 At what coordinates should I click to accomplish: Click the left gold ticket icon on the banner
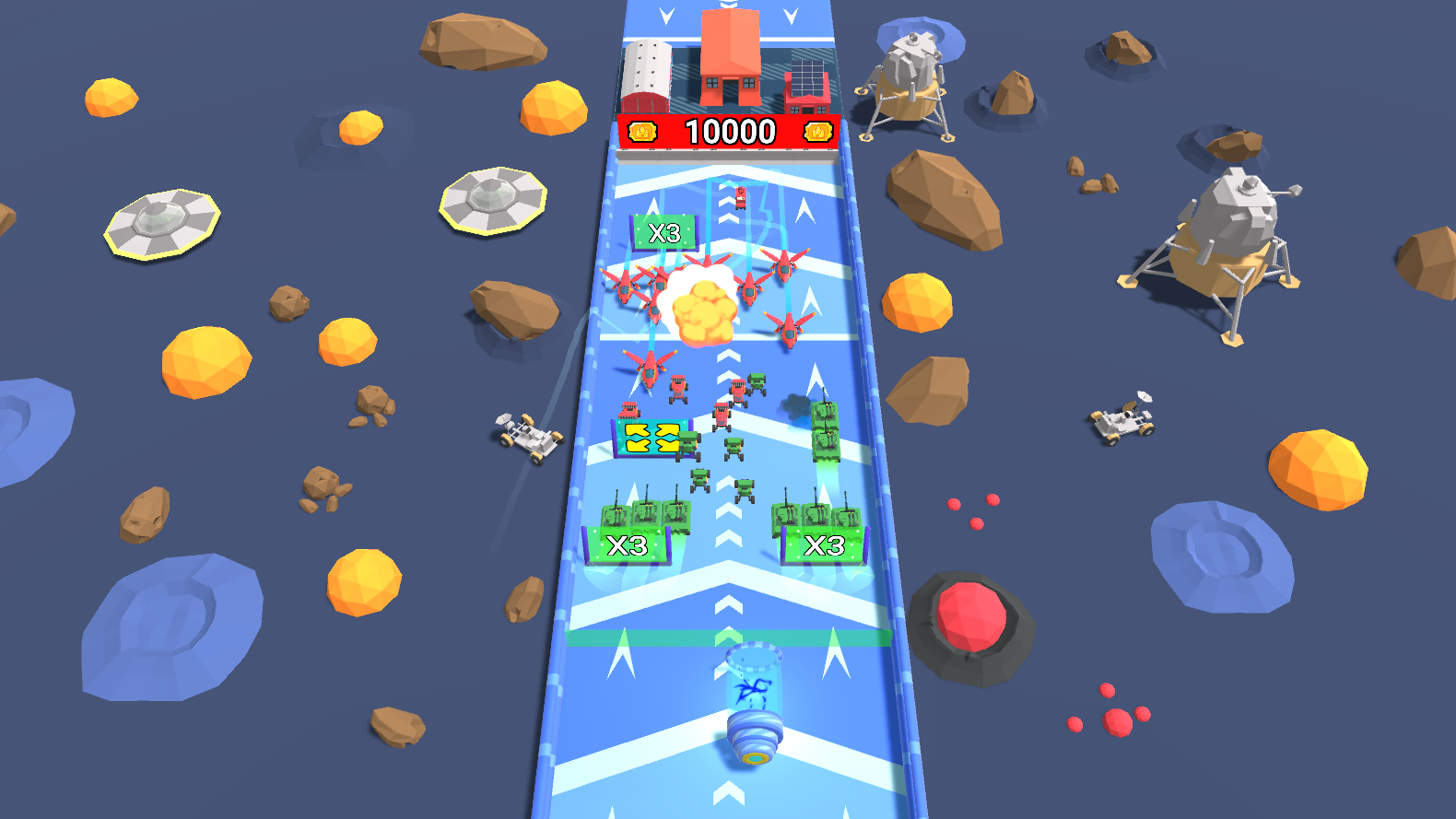[642, 132]
